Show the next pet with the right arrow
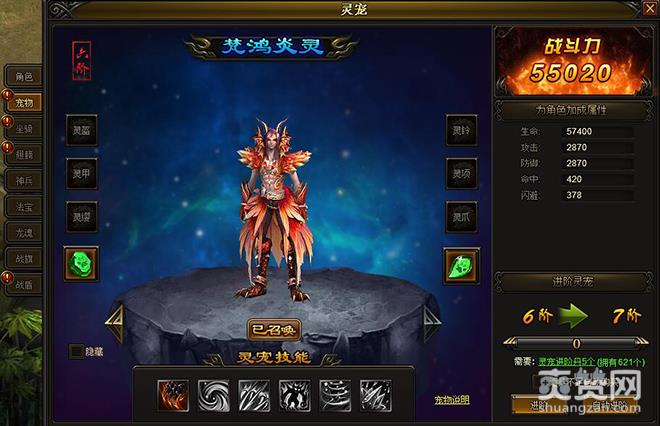660x426 pixels. tap(431, 322)
